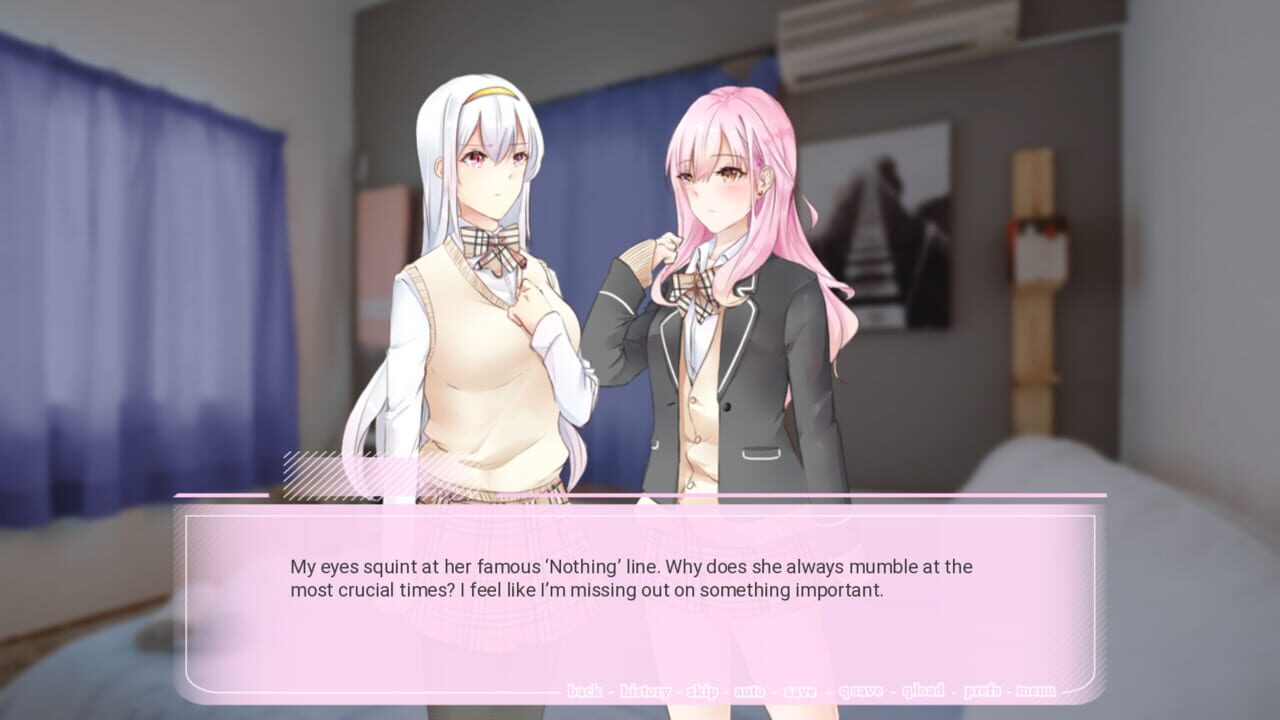Click the pink header bar of the textbox
Screen dimensions: 1280x720
[640, 494]
